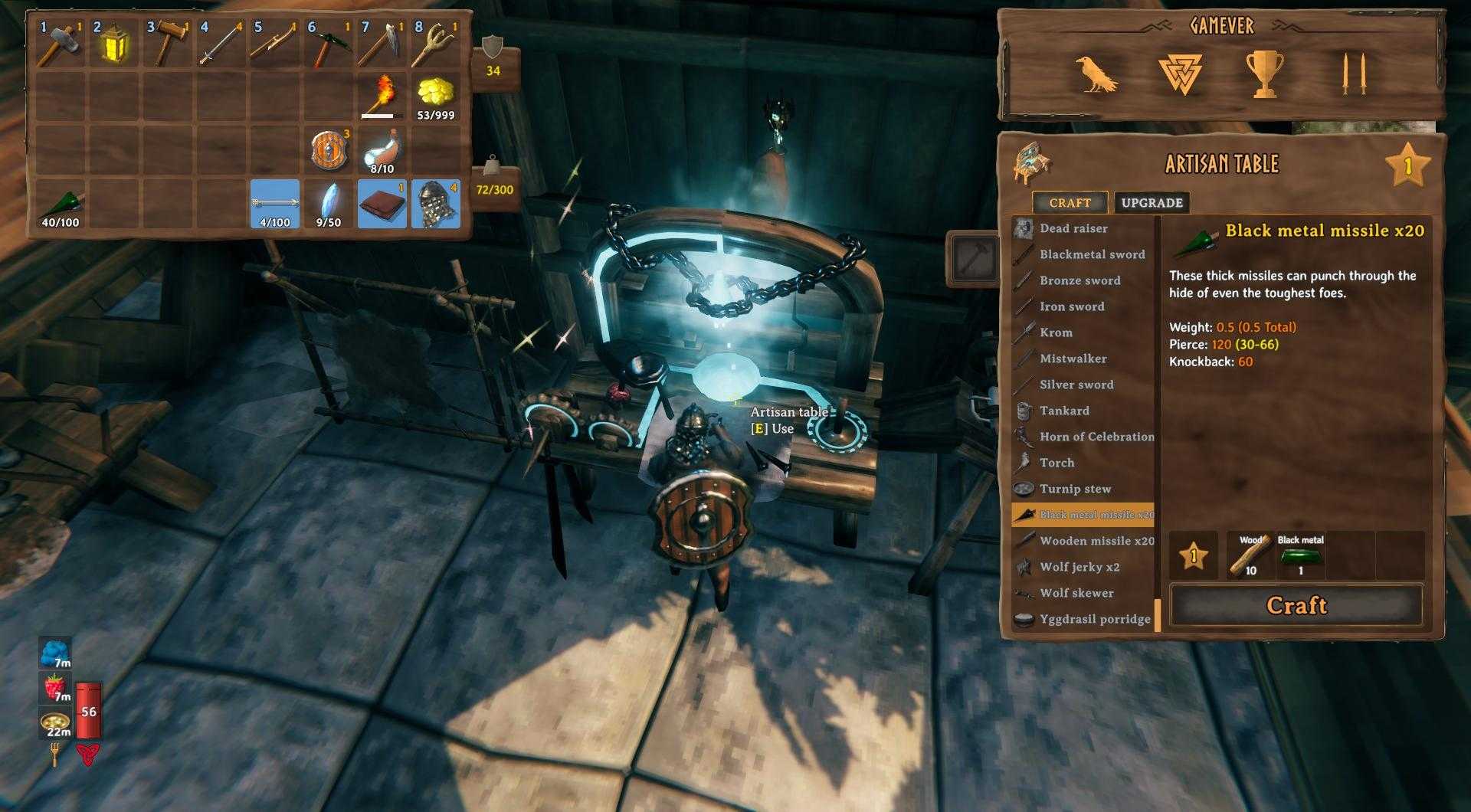The width and height of the screenshot is (1471, 812).
Task: Select Dead raiser in recipe list
Action: 1073,228
